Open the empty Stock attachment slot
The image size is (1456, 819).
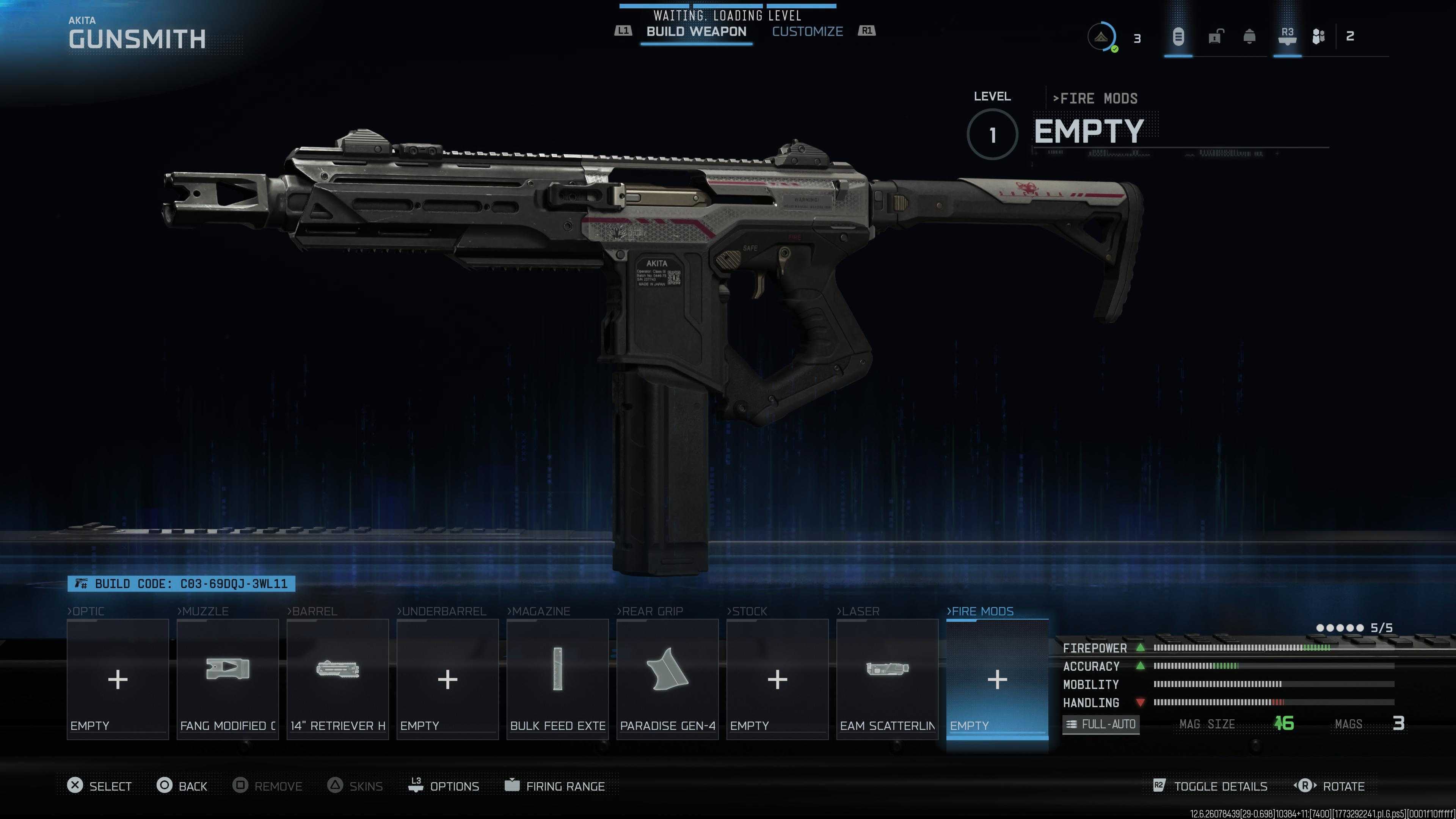777,679
